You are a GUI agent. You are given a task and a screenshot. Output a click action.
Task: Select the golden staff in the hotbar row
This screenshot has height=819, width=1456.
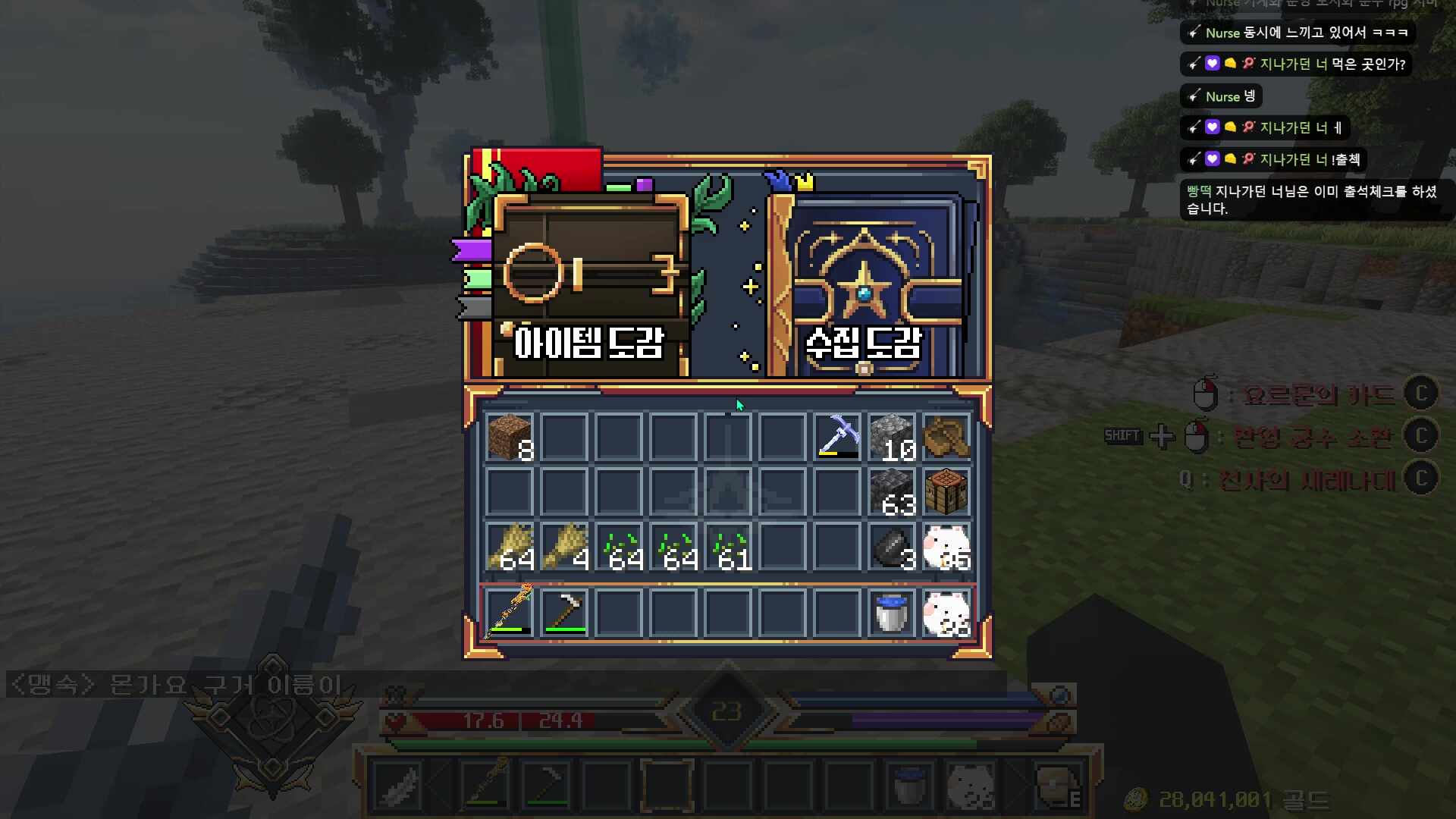tap(510, 611)
